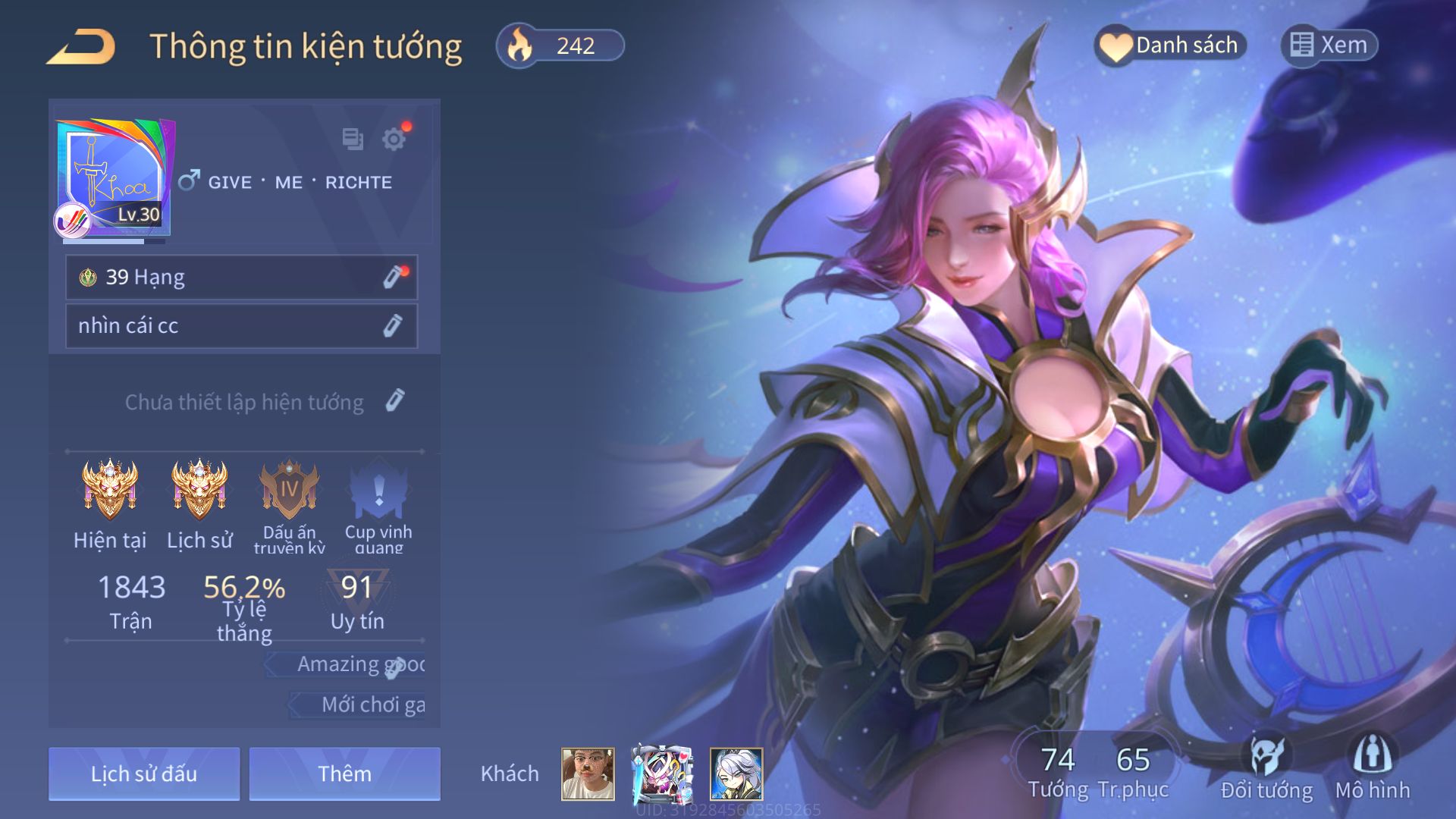Screen dimensions: 1456x819
Task: Click the player avatar frame Lv.30
Action: pyautogui.click(x=114, y=179)
